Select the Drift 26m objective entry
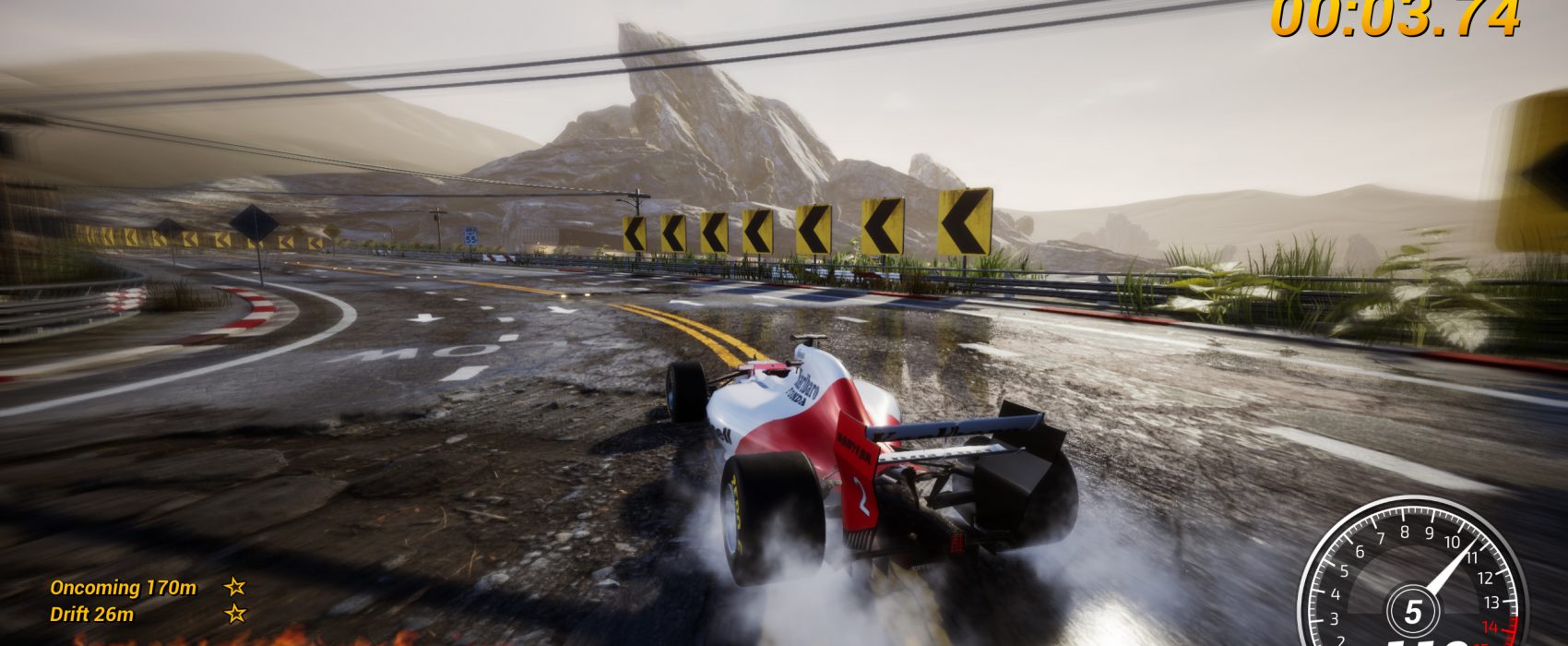 coord(91,614)
